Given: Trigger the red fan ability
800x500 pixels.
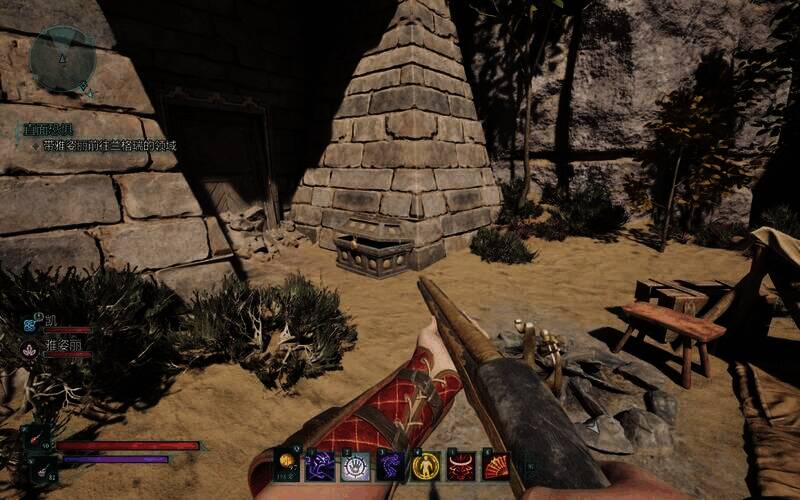Looking at the screenshot, I should pos(496,466).
